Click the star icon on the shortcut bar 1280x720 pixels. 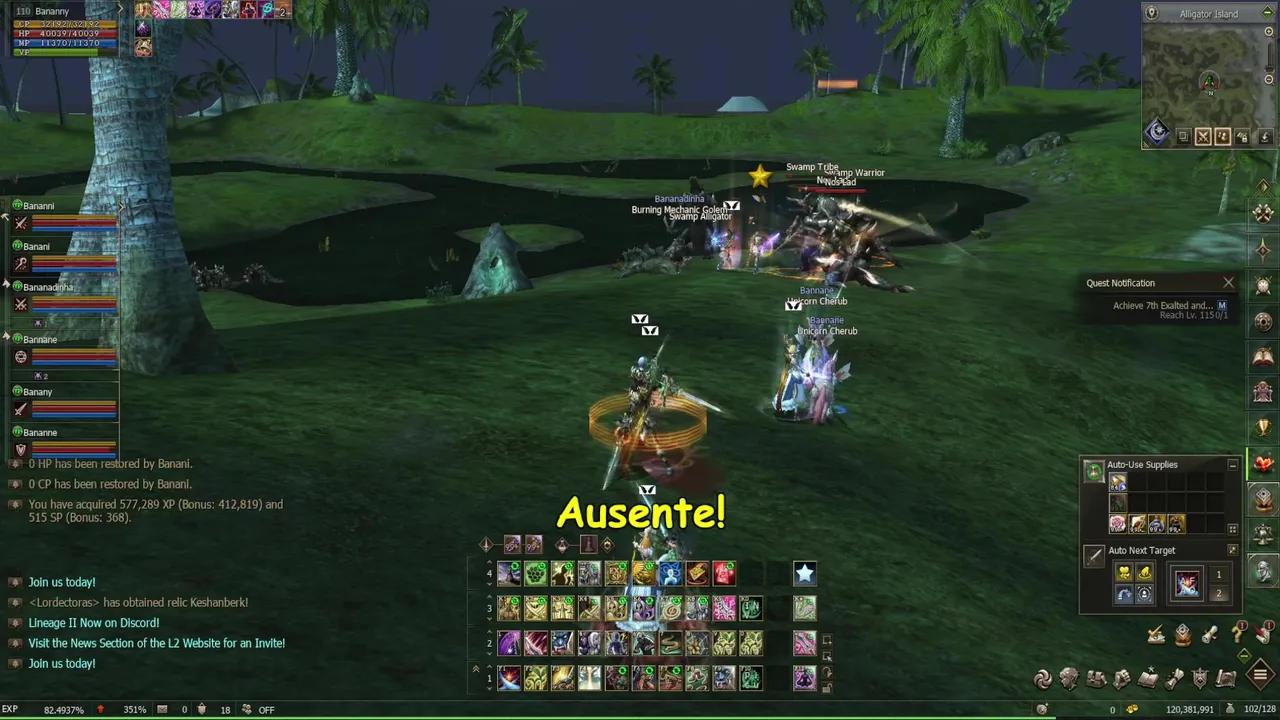pyautogui.click(x=805, y=573)
